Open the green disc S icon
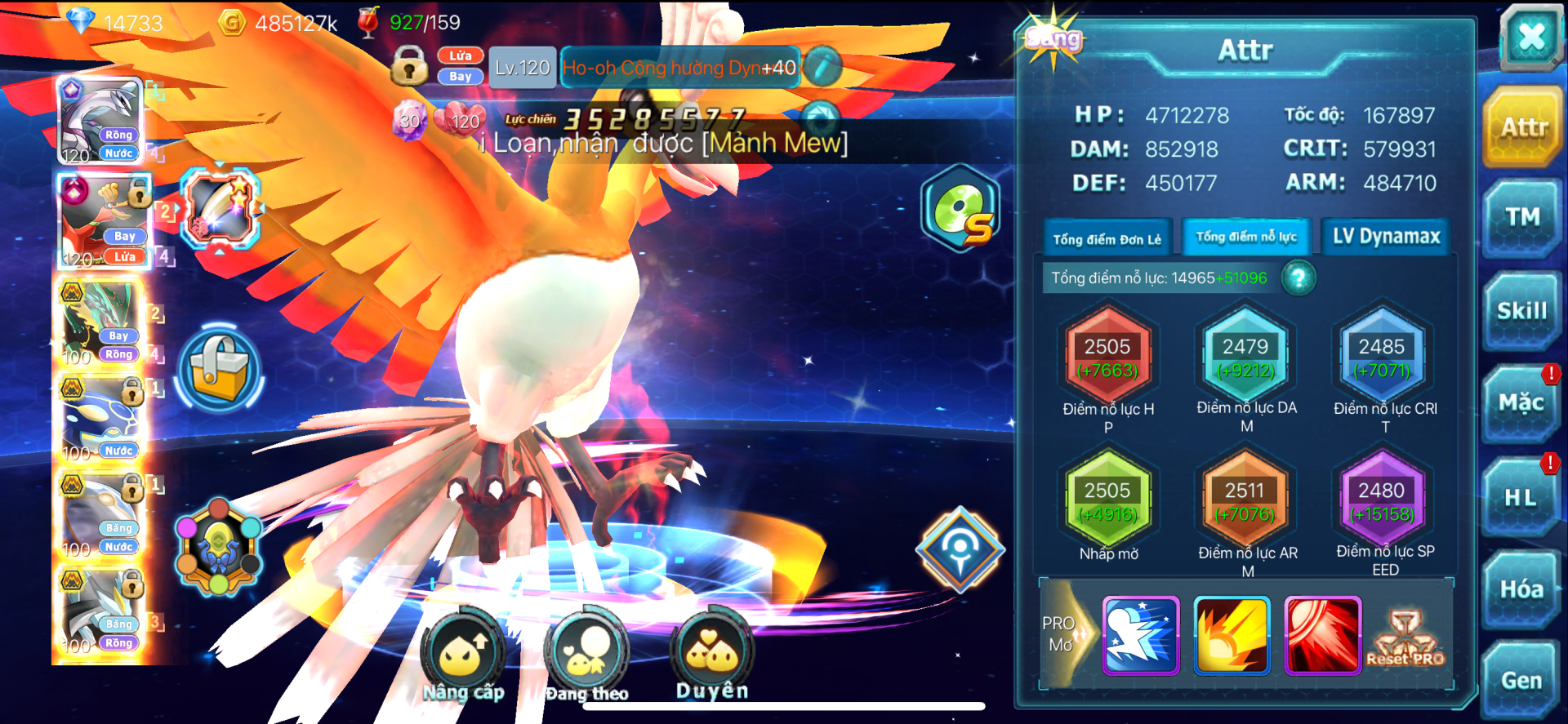The width and height of the screenshot is (1568, 724). (961, 209)
